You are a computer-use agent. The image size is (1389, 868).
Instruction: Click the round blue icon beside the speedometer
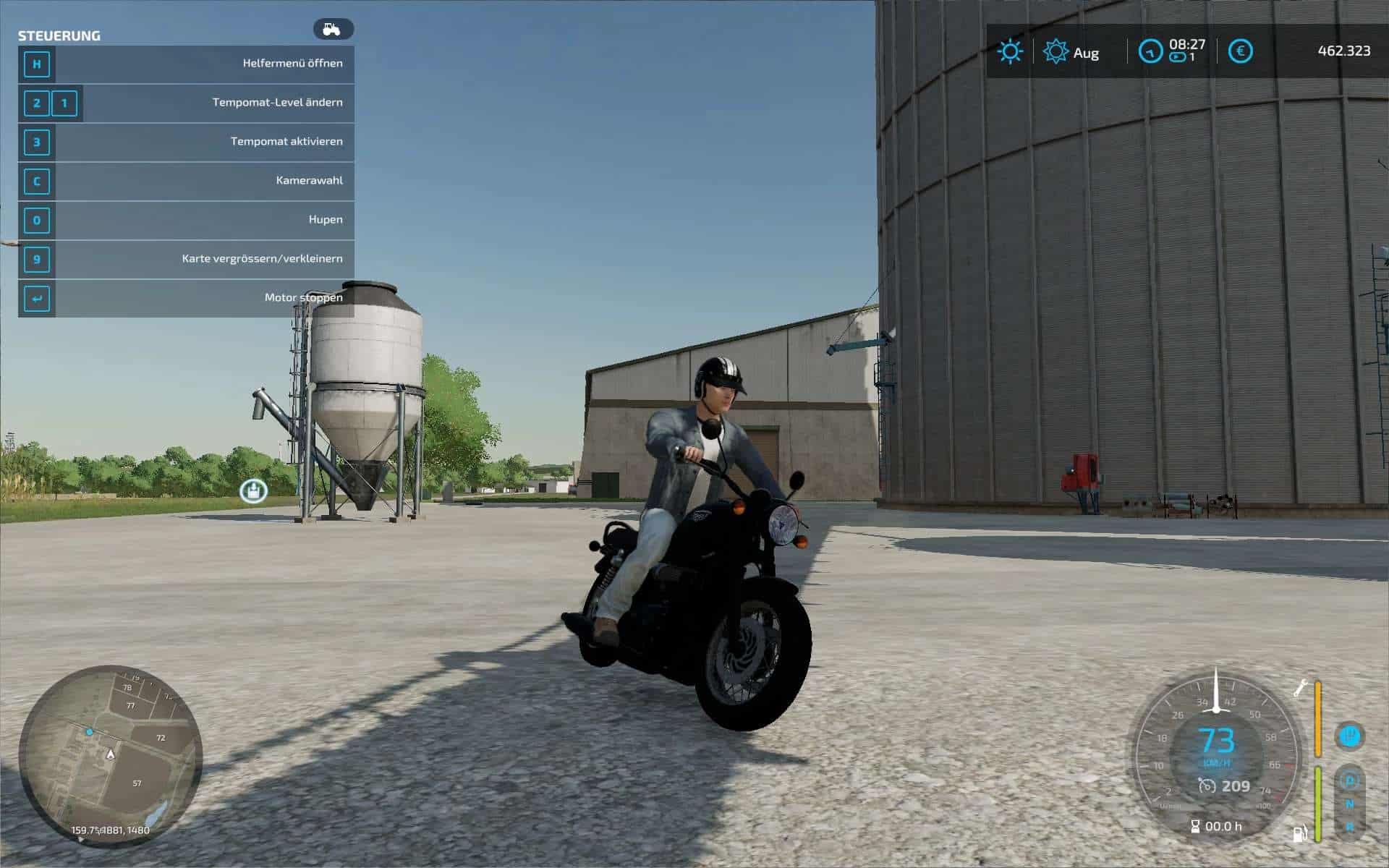[x=1349, y=736]
